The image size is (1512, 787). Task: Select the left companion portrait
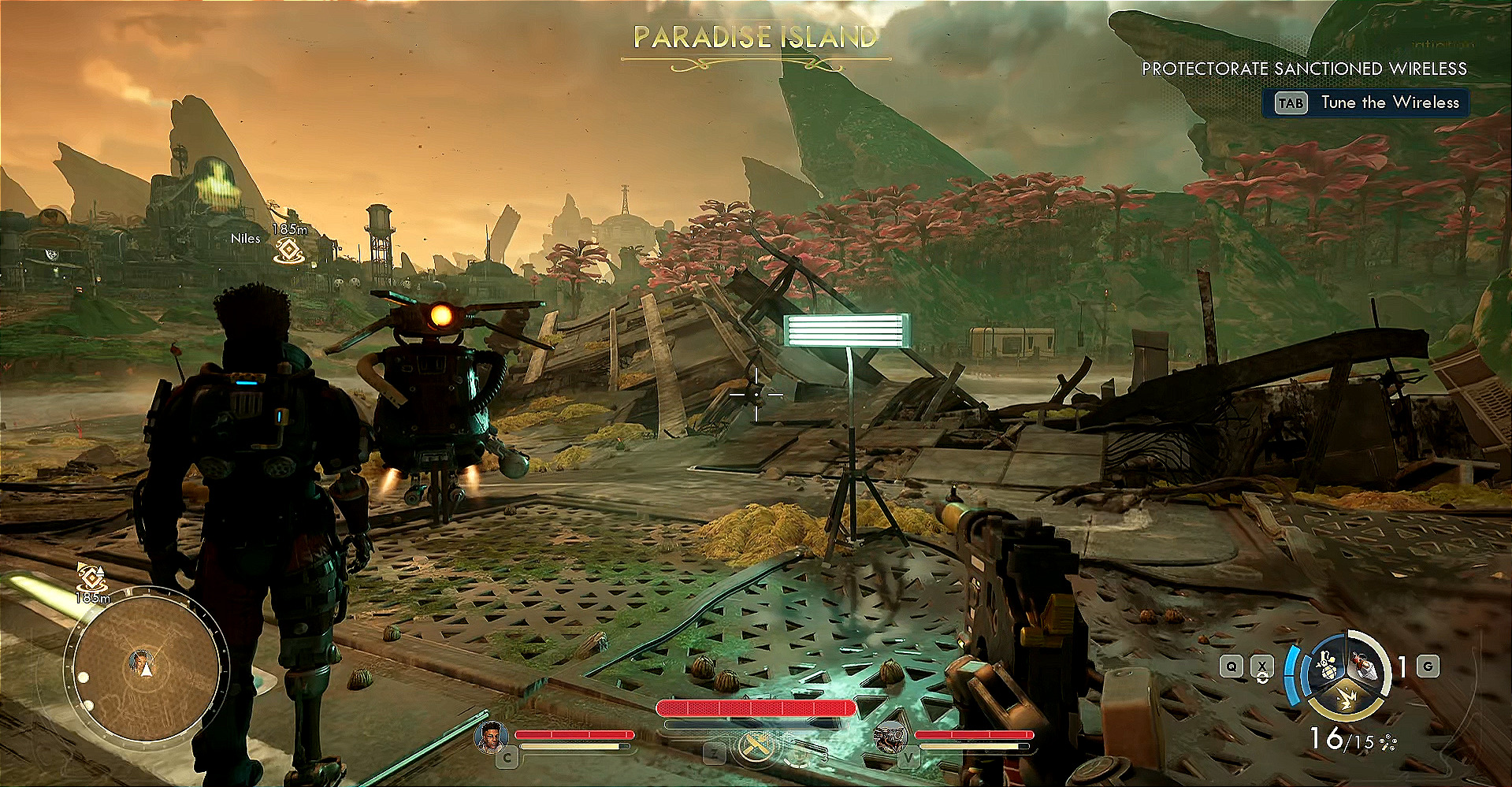(x=491, y=737)
